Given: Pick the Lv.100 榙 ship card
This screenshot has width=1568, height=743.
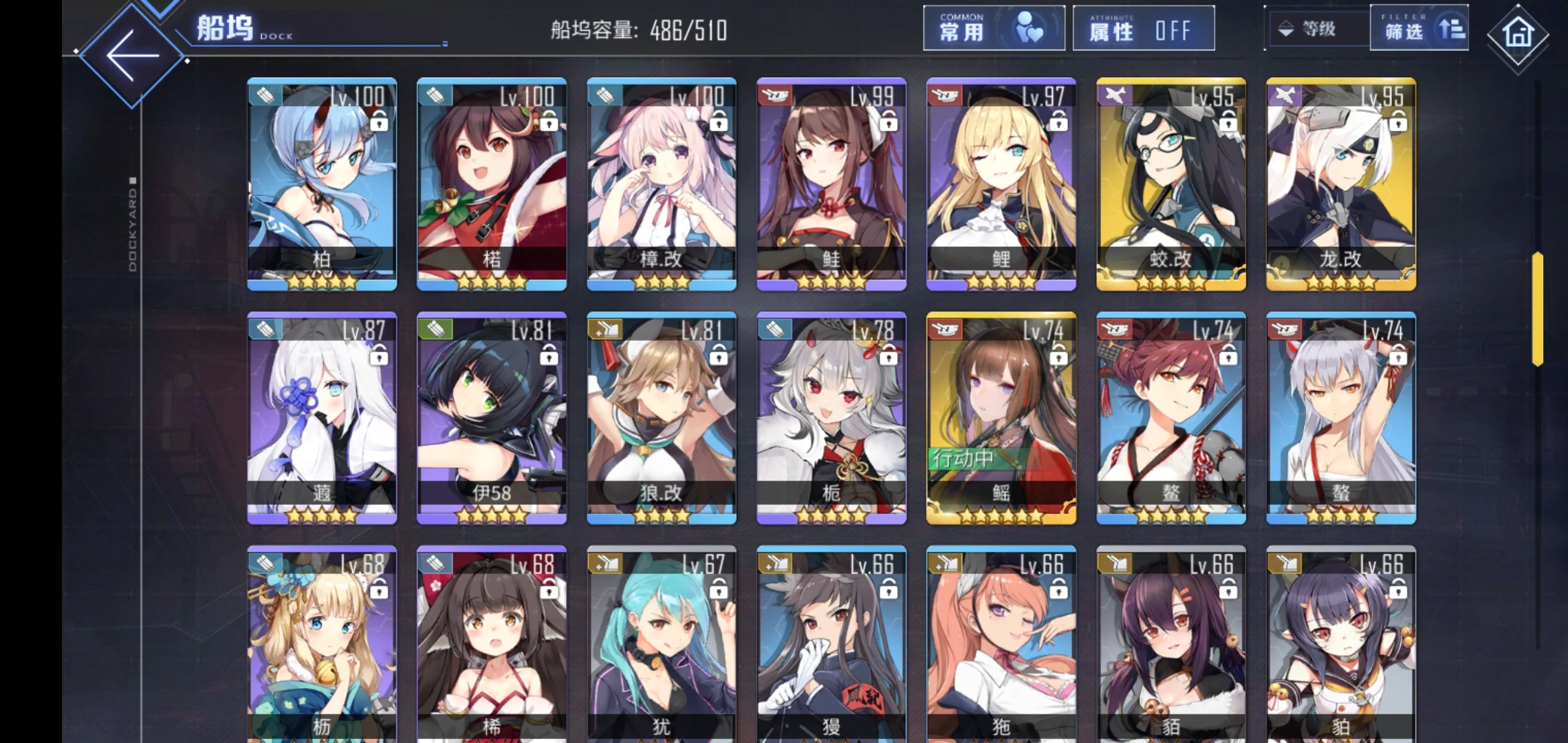Looking at the screenshot, I should (x=492, y=184).
